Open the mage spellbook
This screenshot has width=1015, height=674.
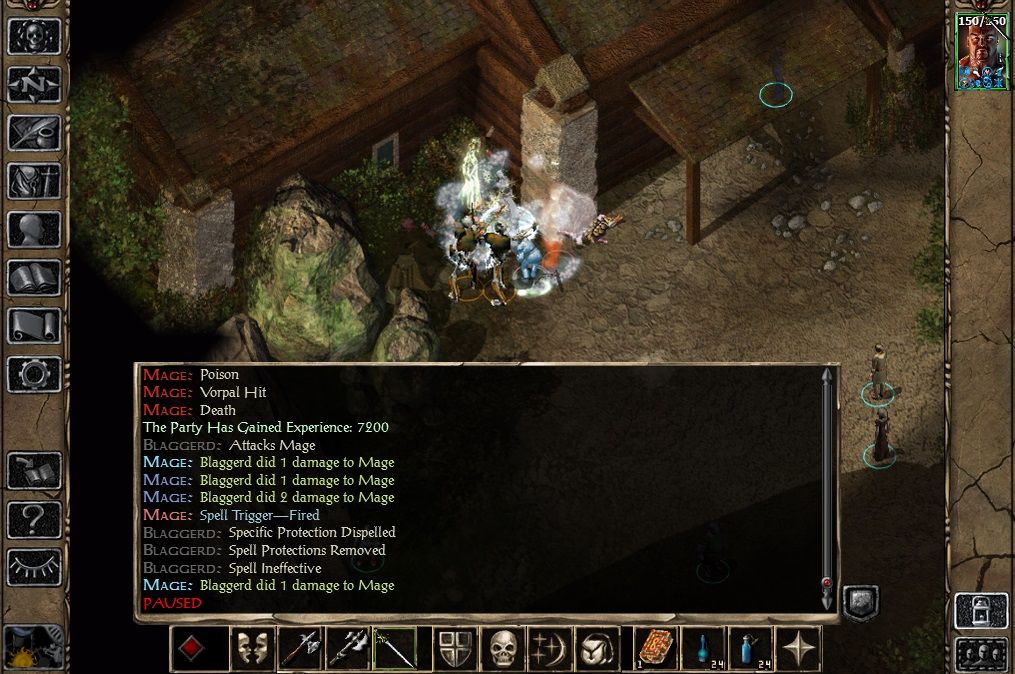[34, 277]
